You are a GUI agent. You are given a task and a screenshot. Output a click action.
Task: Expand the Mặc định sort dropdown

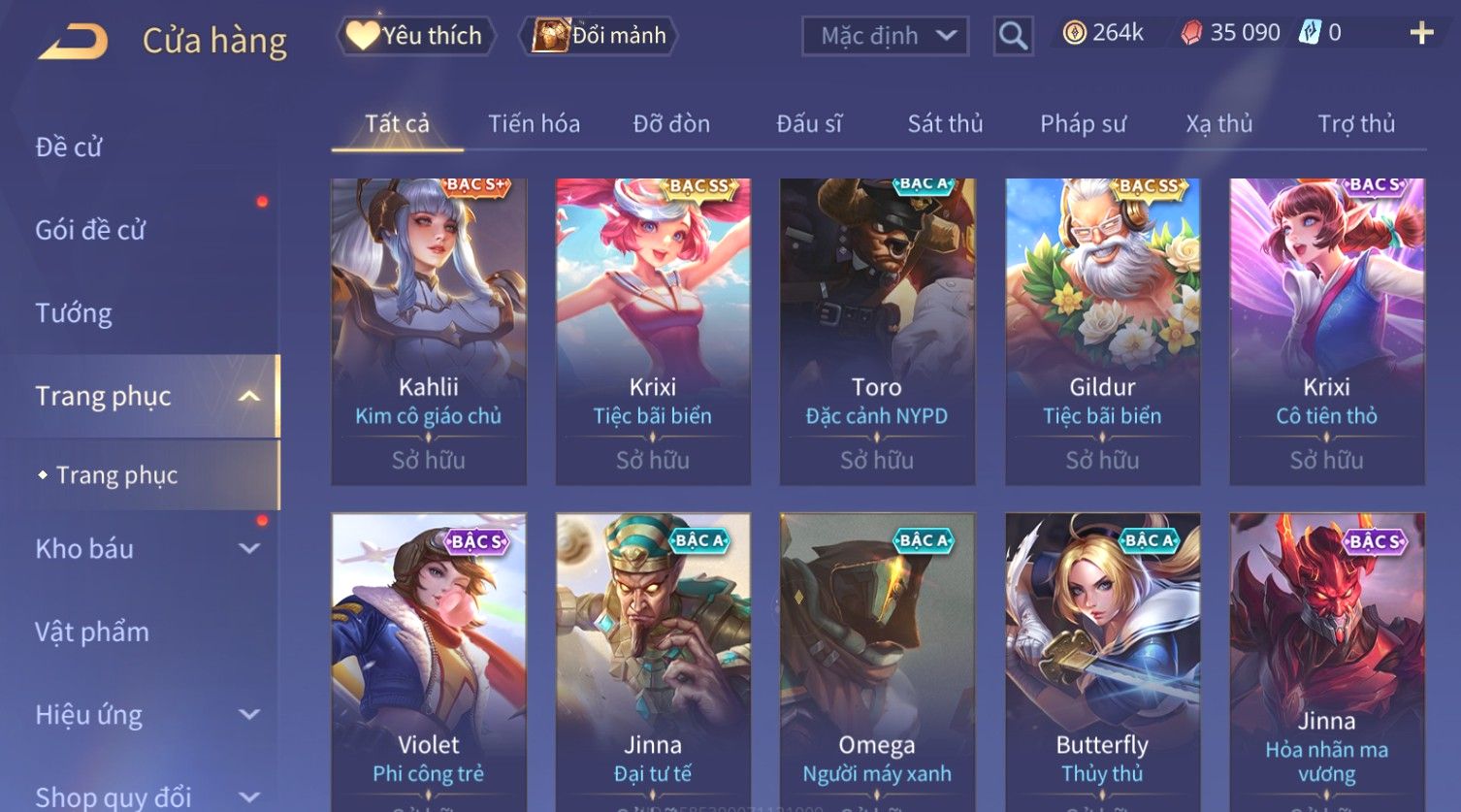tap(885, 36)
